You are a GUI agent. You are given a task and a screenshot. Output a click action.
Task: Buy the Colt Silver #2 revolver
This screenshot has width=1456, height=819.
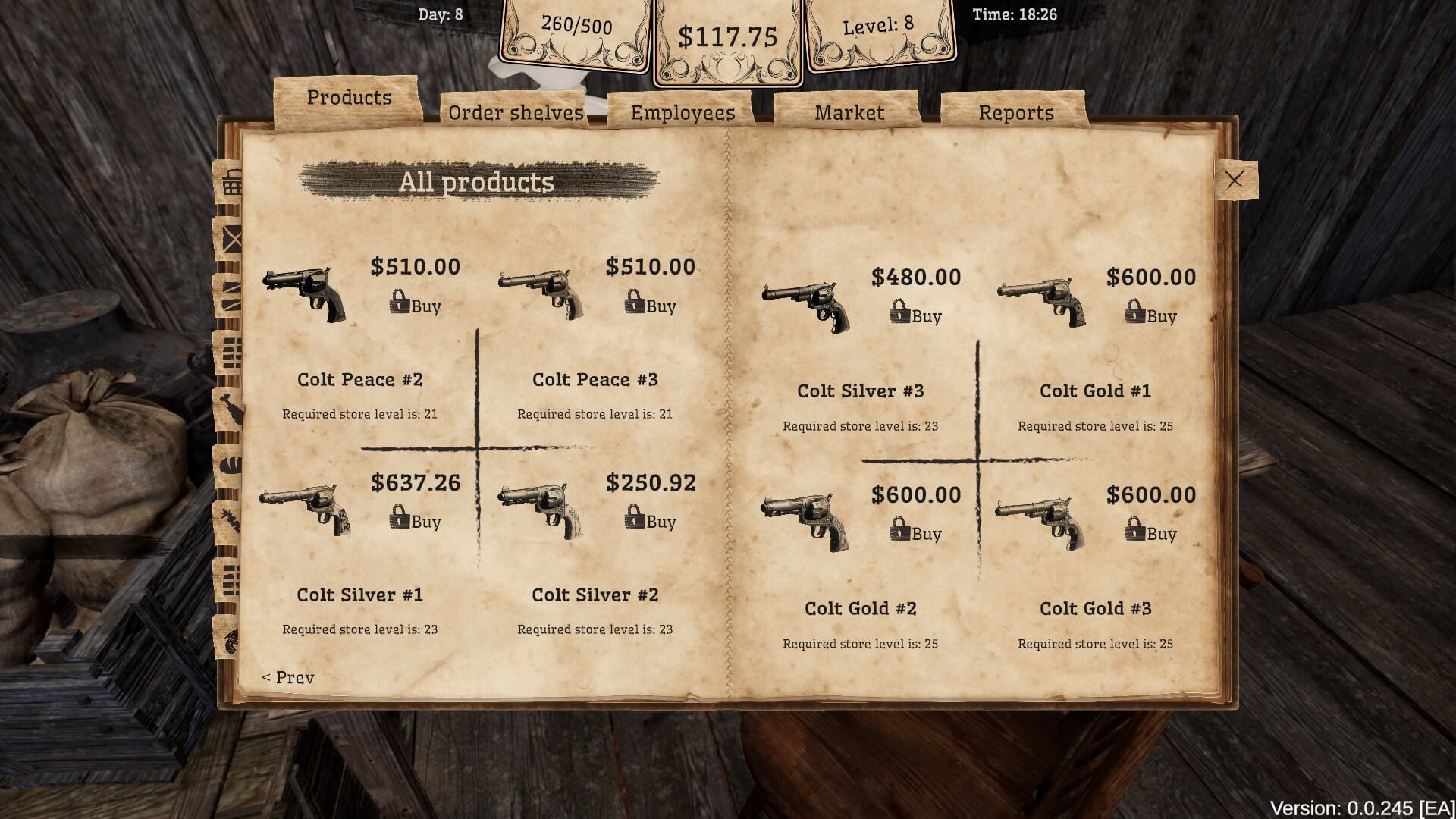tap(651, 520)
